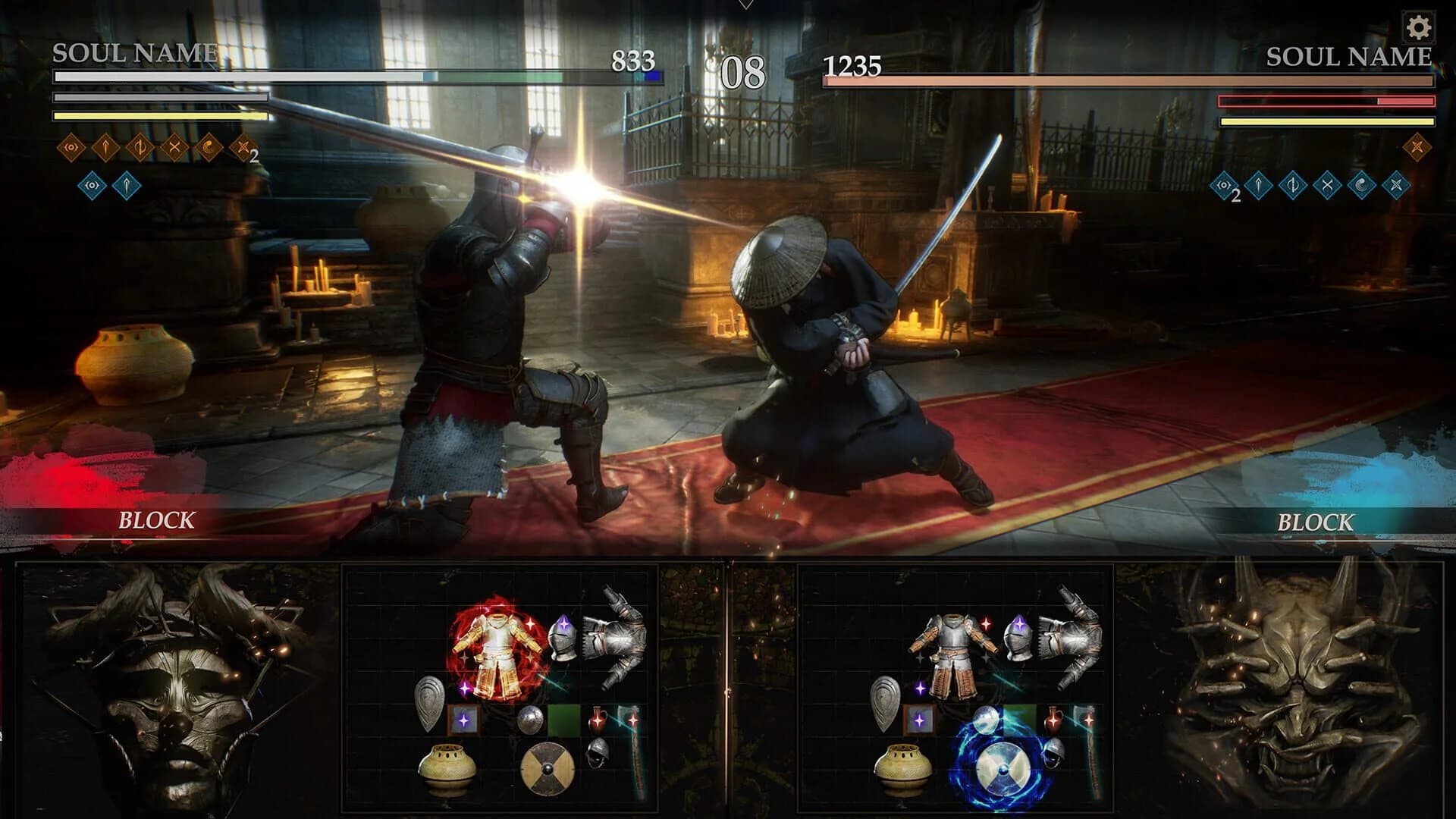
Task: Select the crossed-blades rune in the left skill row
Action: coord(174,146)
